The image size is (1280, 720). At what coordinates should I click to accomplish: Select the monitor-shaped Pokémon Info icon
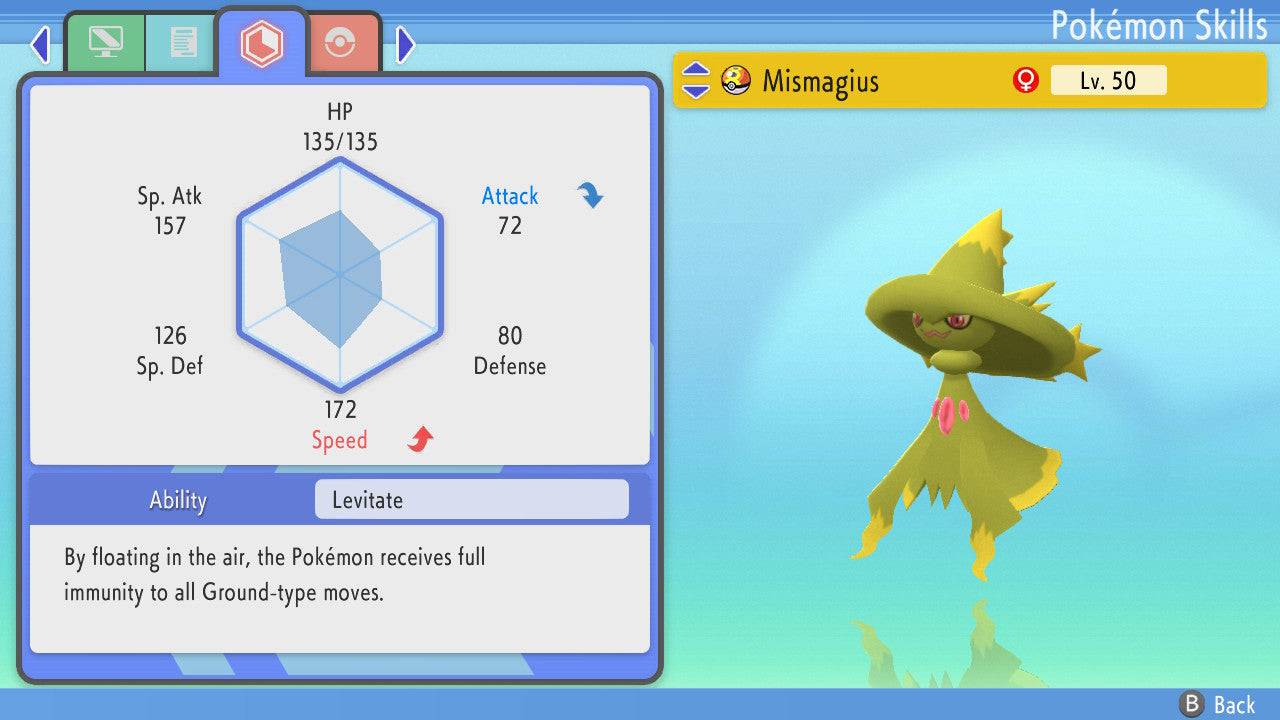point(105,42)
